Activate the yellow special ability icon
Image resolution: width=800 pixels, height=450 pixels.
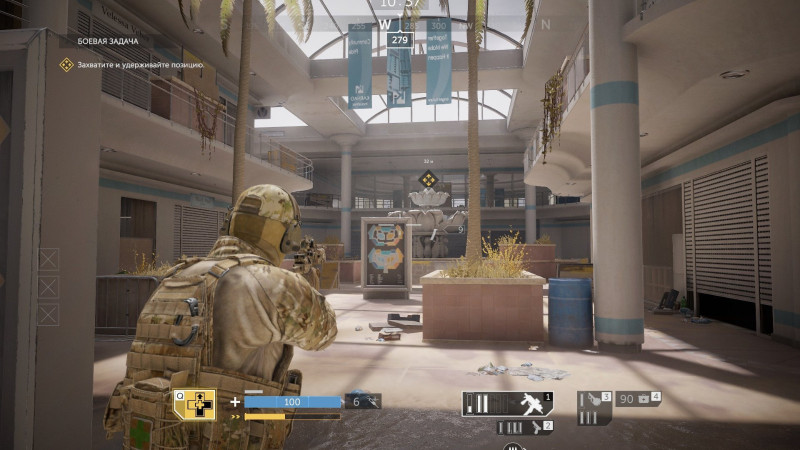tap(194, 404)
